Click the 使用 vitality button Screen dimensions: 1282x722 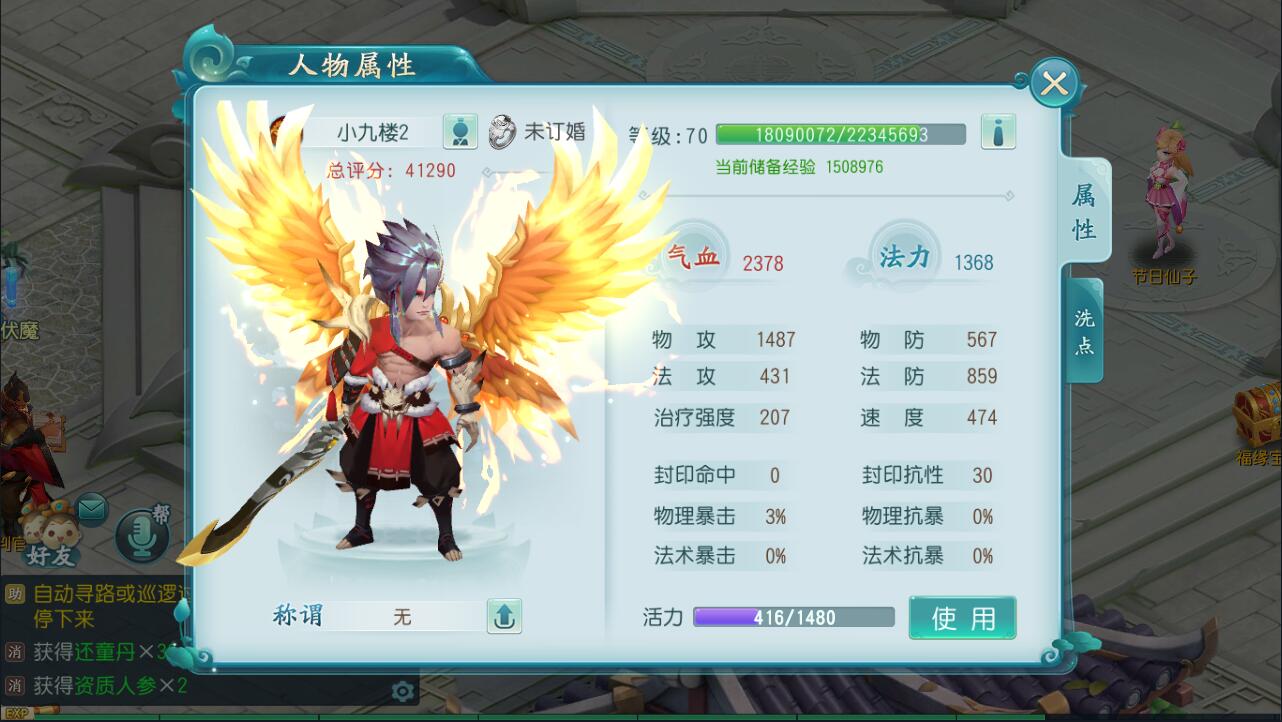(962, 618)
